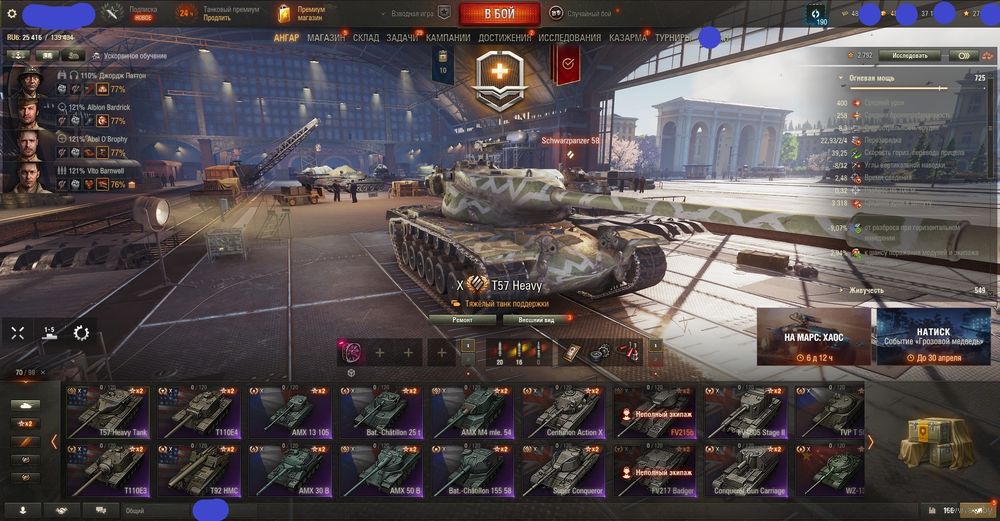Switch to the КАЗАРМА tab

tap(628, 38)
